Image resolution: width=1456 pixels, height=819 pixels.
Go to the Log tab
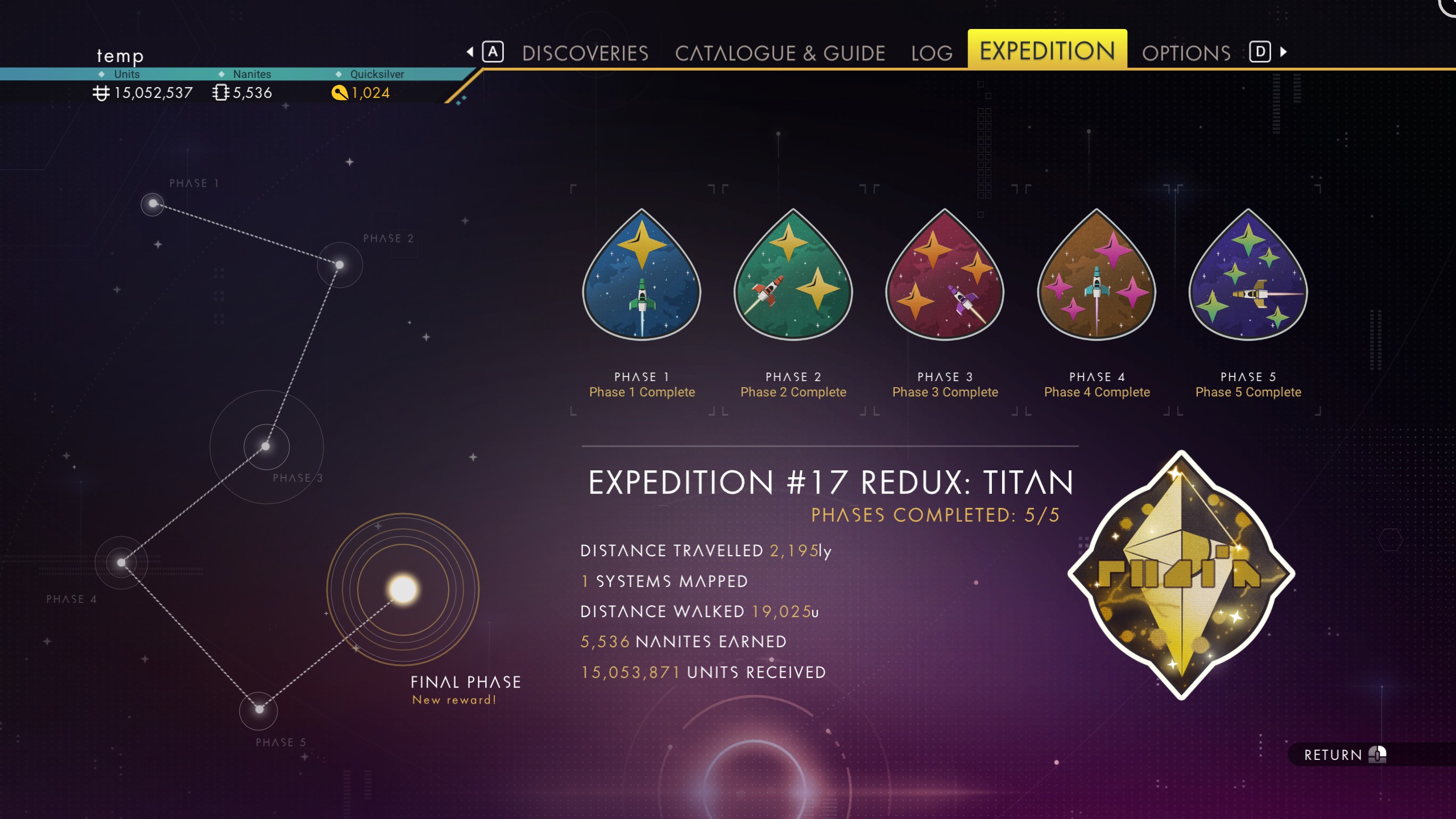[x=932, y=53]
